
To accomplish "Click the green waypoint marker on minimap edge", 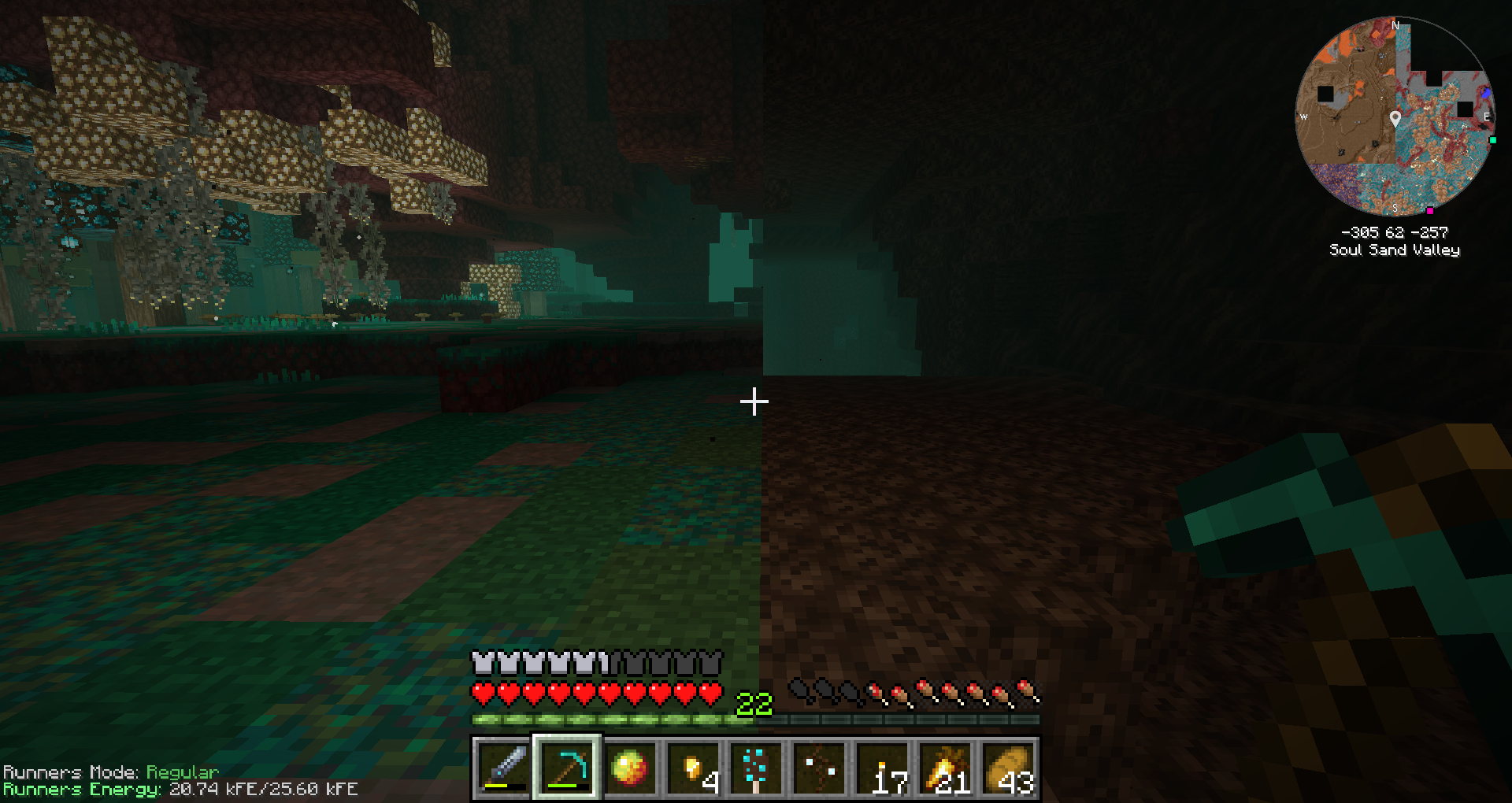I will pos(1492,140).
